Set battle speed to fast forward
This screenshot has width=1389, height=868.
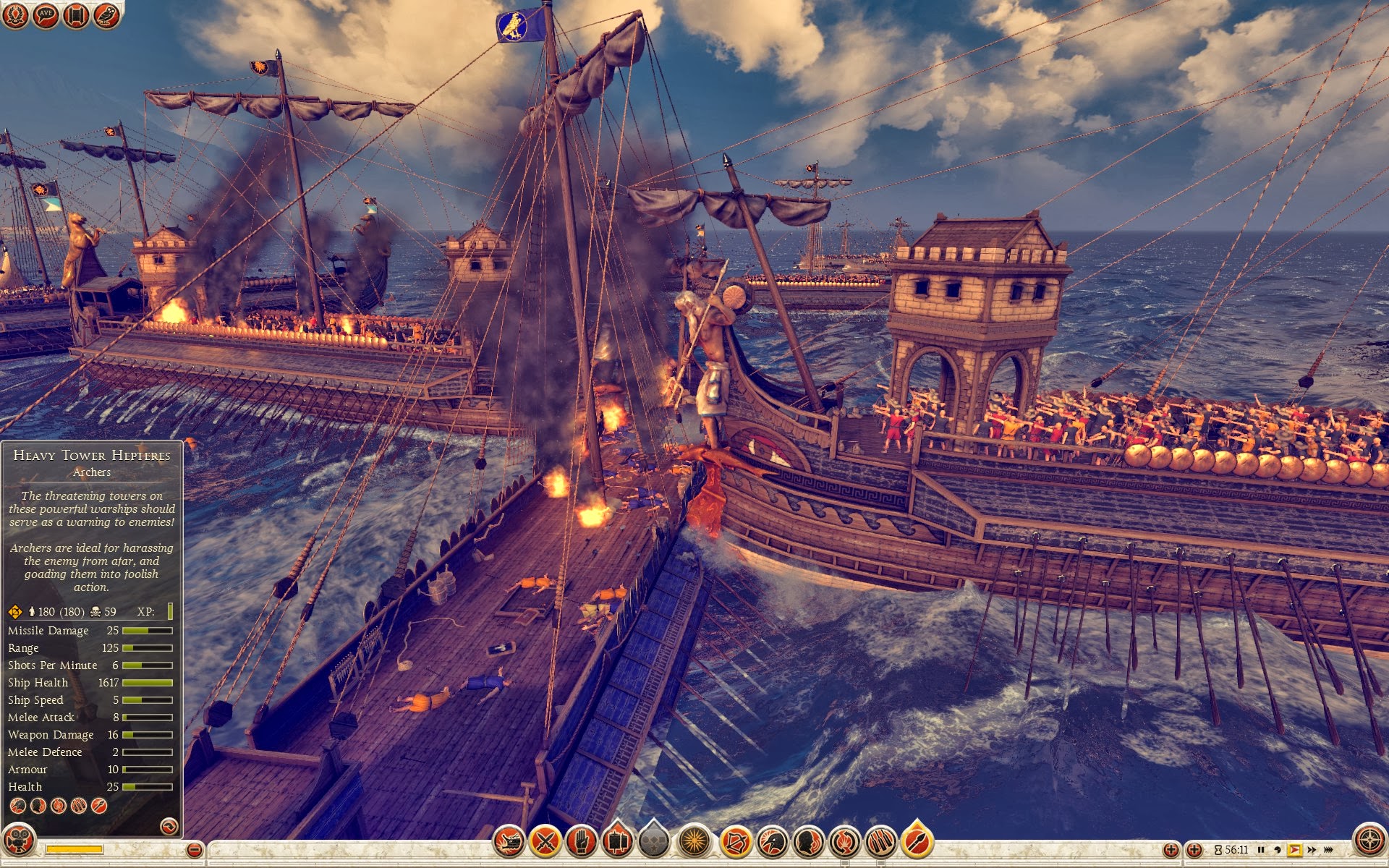1312,850
